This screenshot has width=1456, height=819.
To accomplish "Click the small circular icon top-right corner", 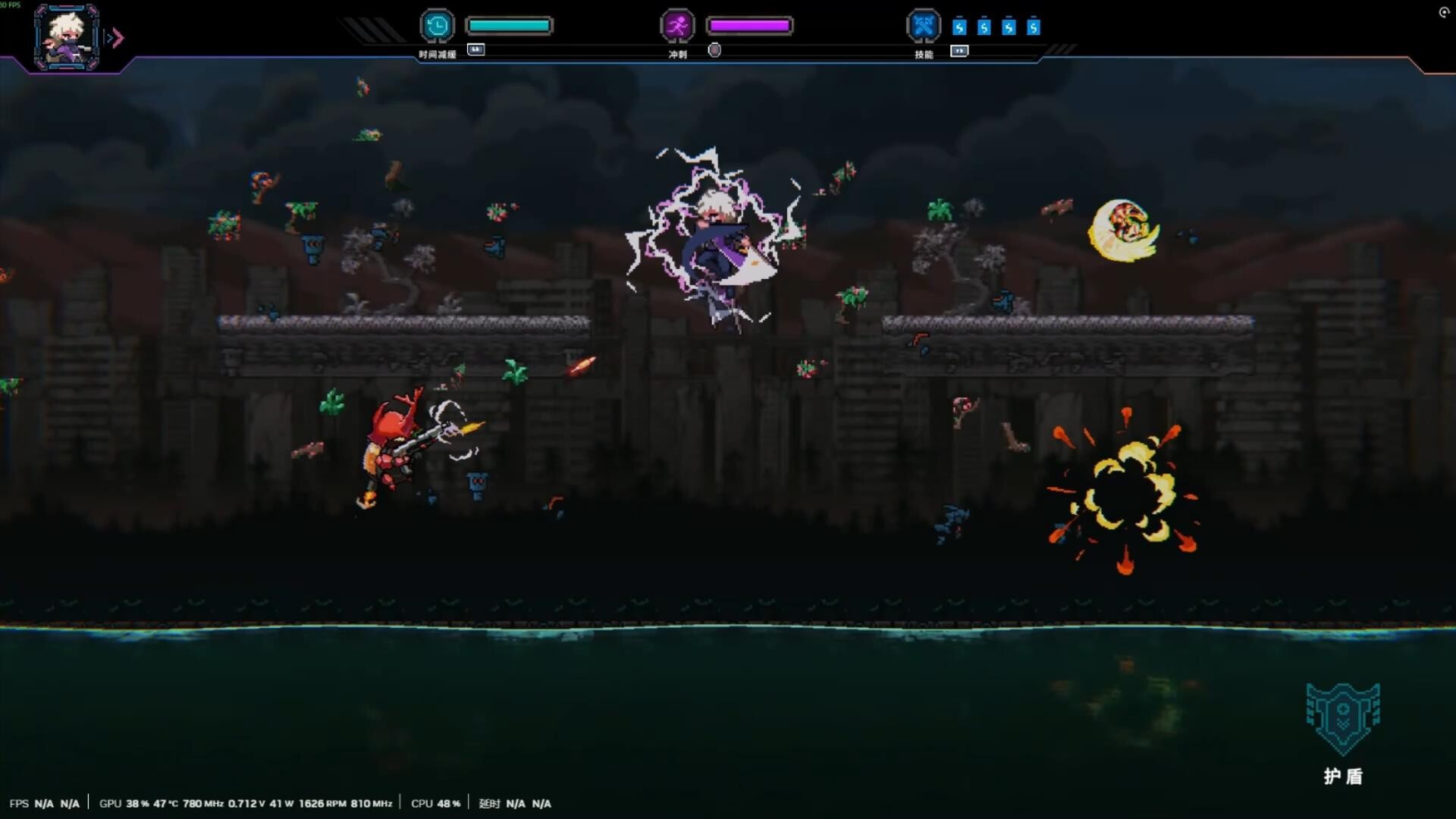I will click(1443, 12).
